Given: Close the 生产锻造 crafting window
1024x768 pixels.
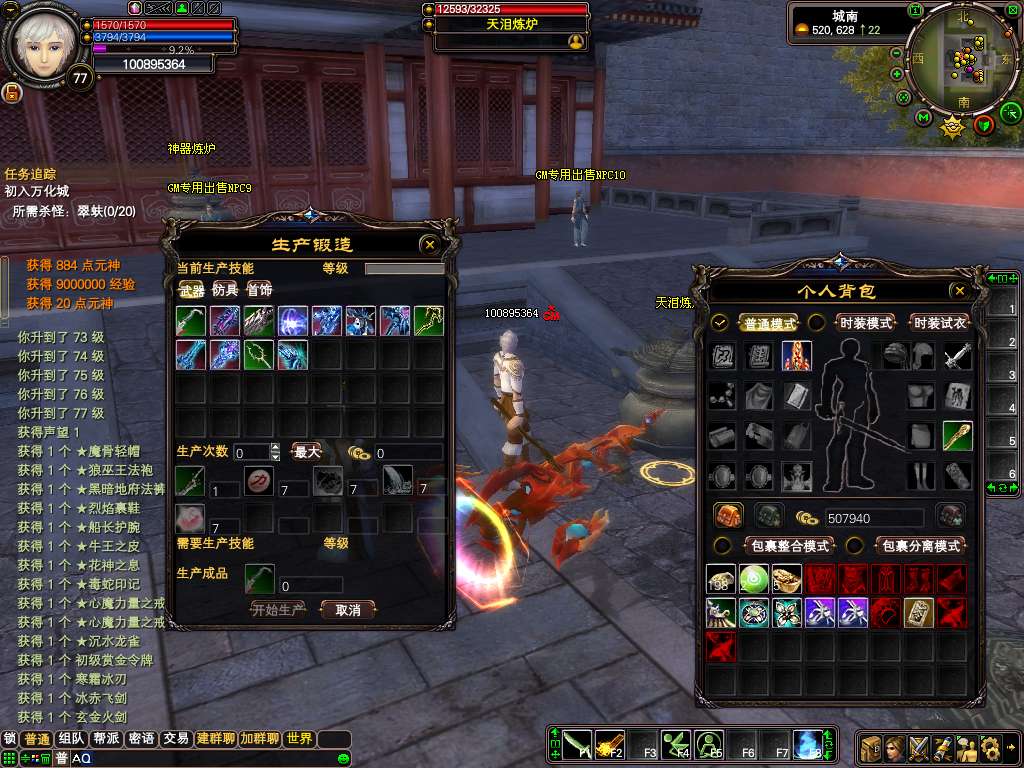Looking at the screenshot, I should click(429, 244).
